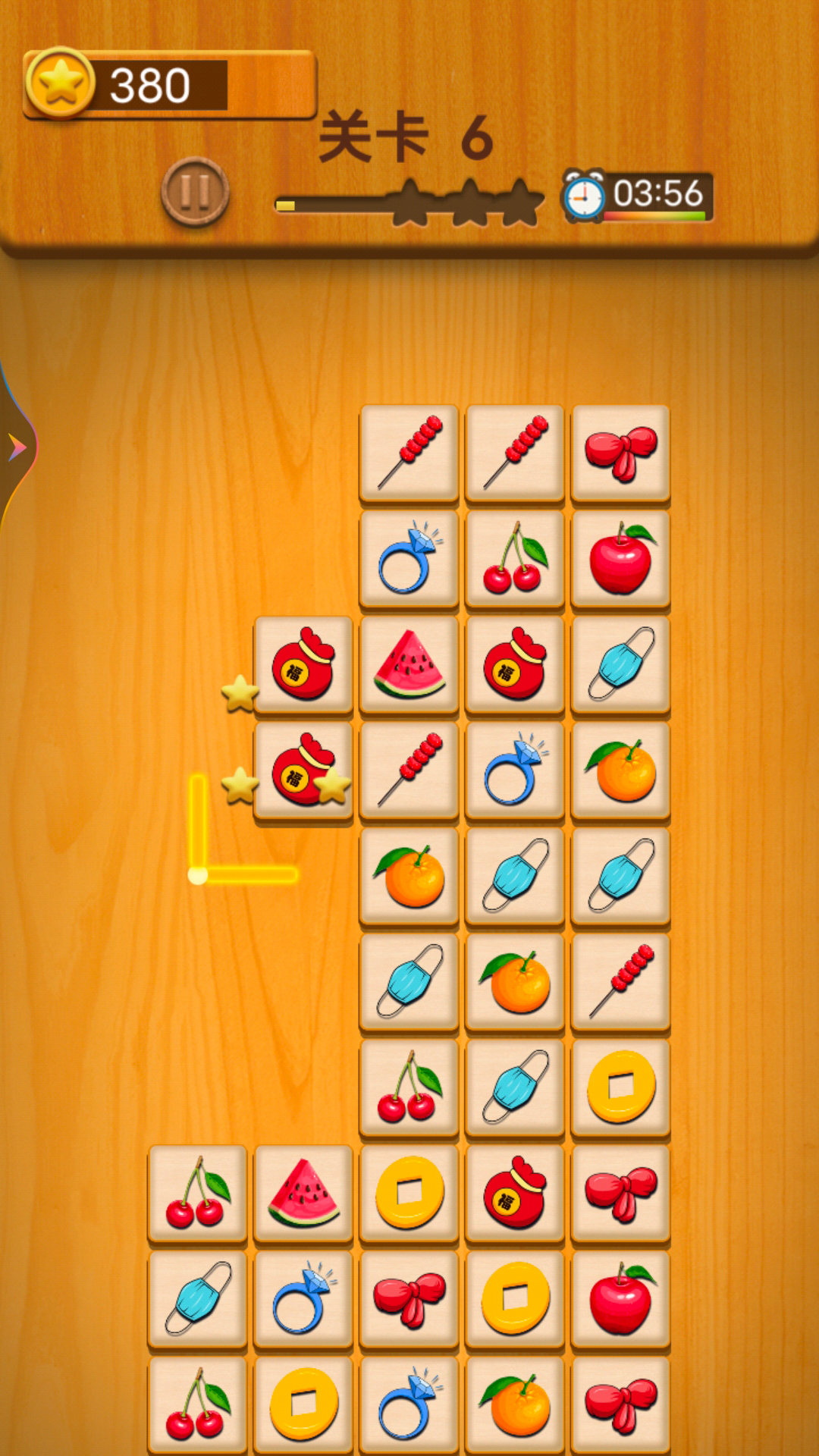Pick the skewer tile between lucky bag and ring
Image resolution: width=819 pixels, height=1456 pixels.
click(409, 770)
